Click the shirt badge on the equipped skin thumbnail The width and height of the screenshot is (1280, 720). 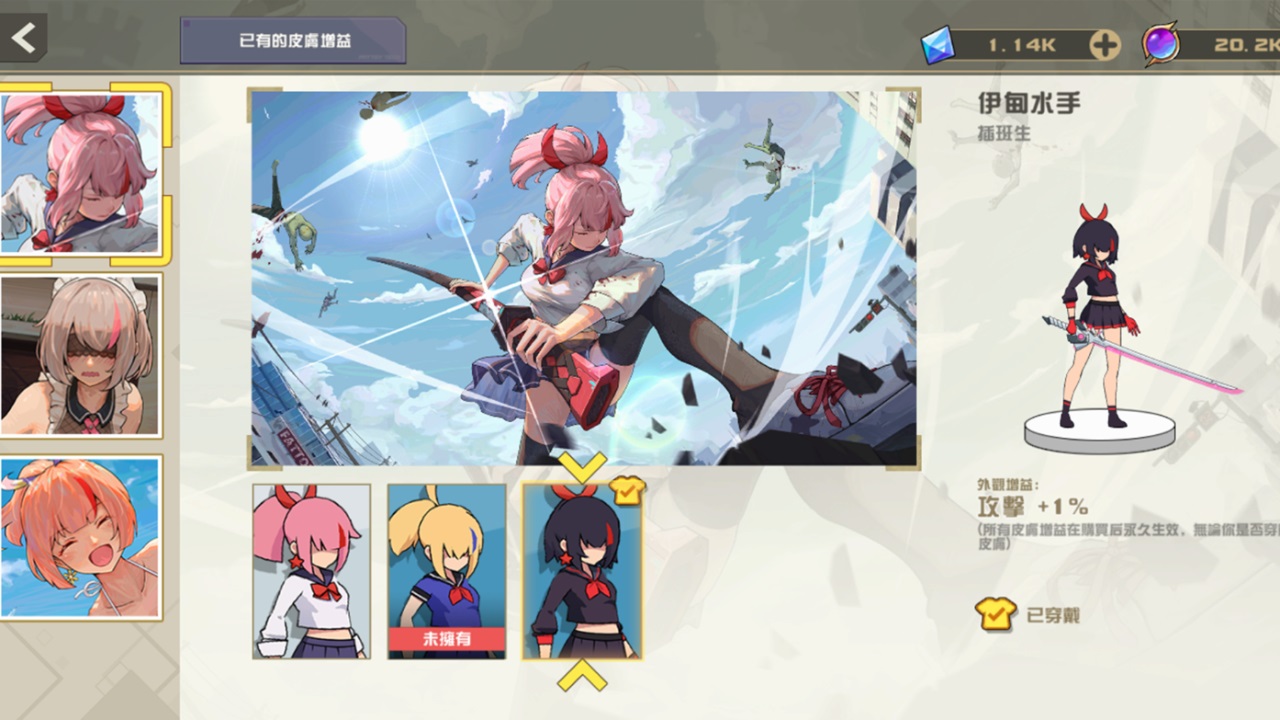click(x=628, y=490)
